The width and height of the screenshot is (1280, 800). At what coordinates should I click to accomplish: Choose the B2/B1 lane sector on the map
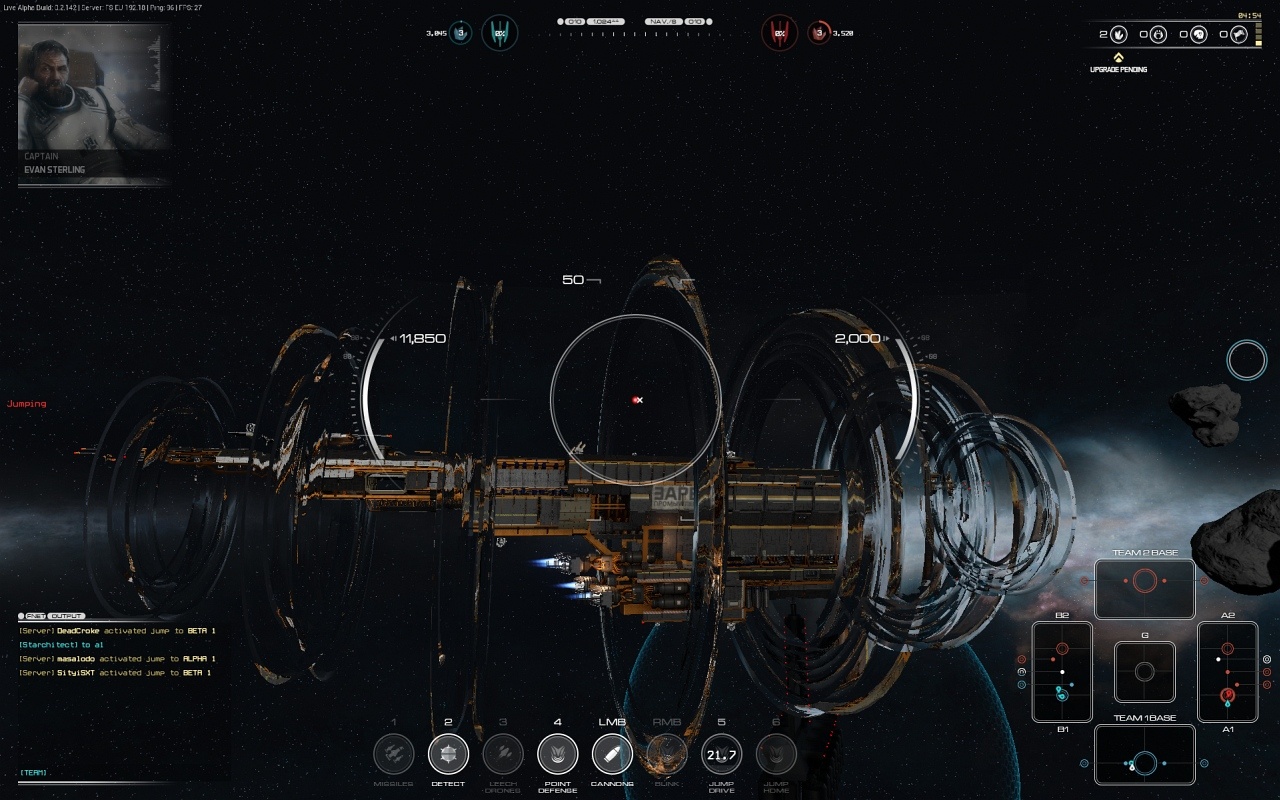point(1062,672)
